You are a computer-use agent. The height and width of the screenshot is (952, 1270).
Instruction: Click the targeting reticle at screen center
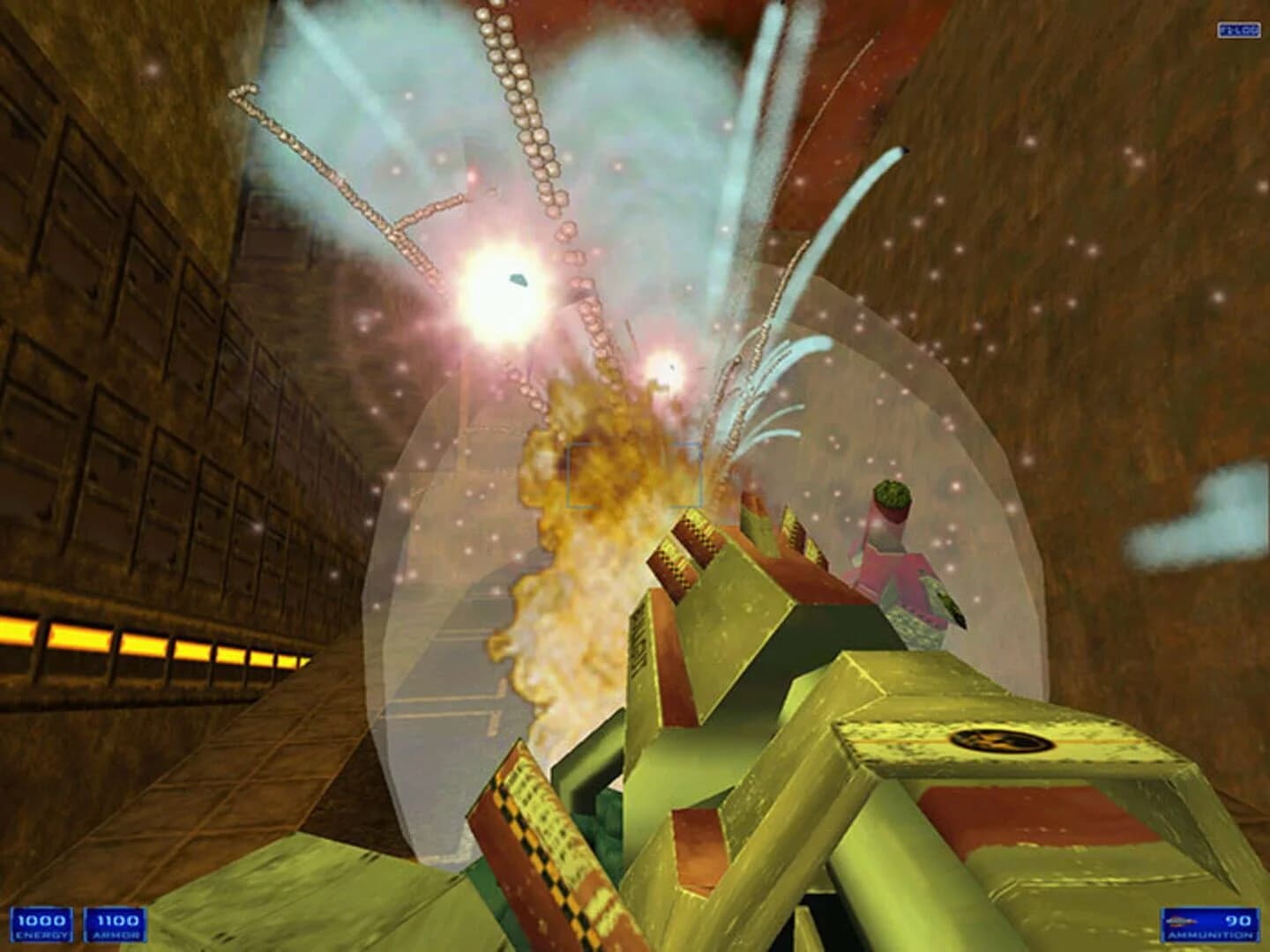click(635, 476)
